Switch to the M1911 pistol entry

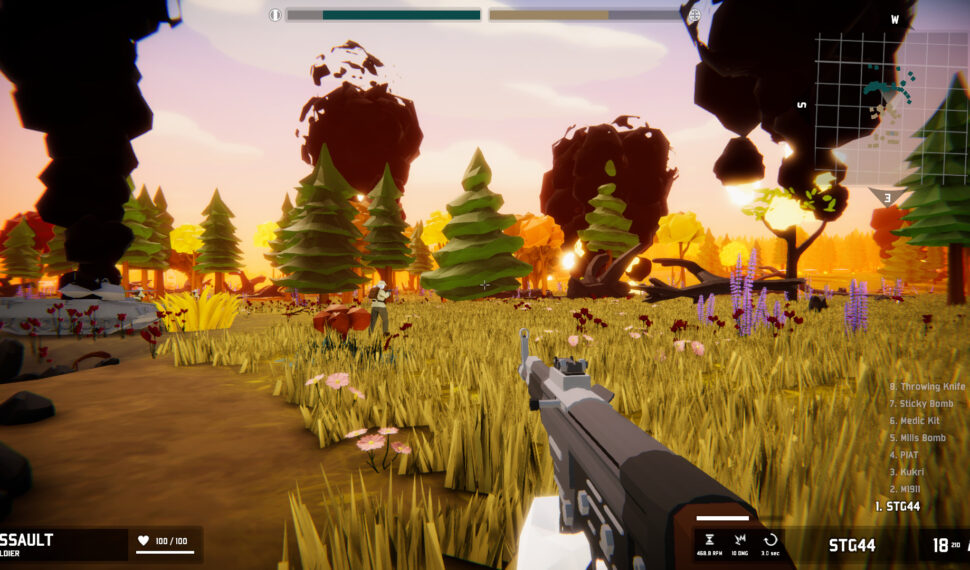point(906,489)
